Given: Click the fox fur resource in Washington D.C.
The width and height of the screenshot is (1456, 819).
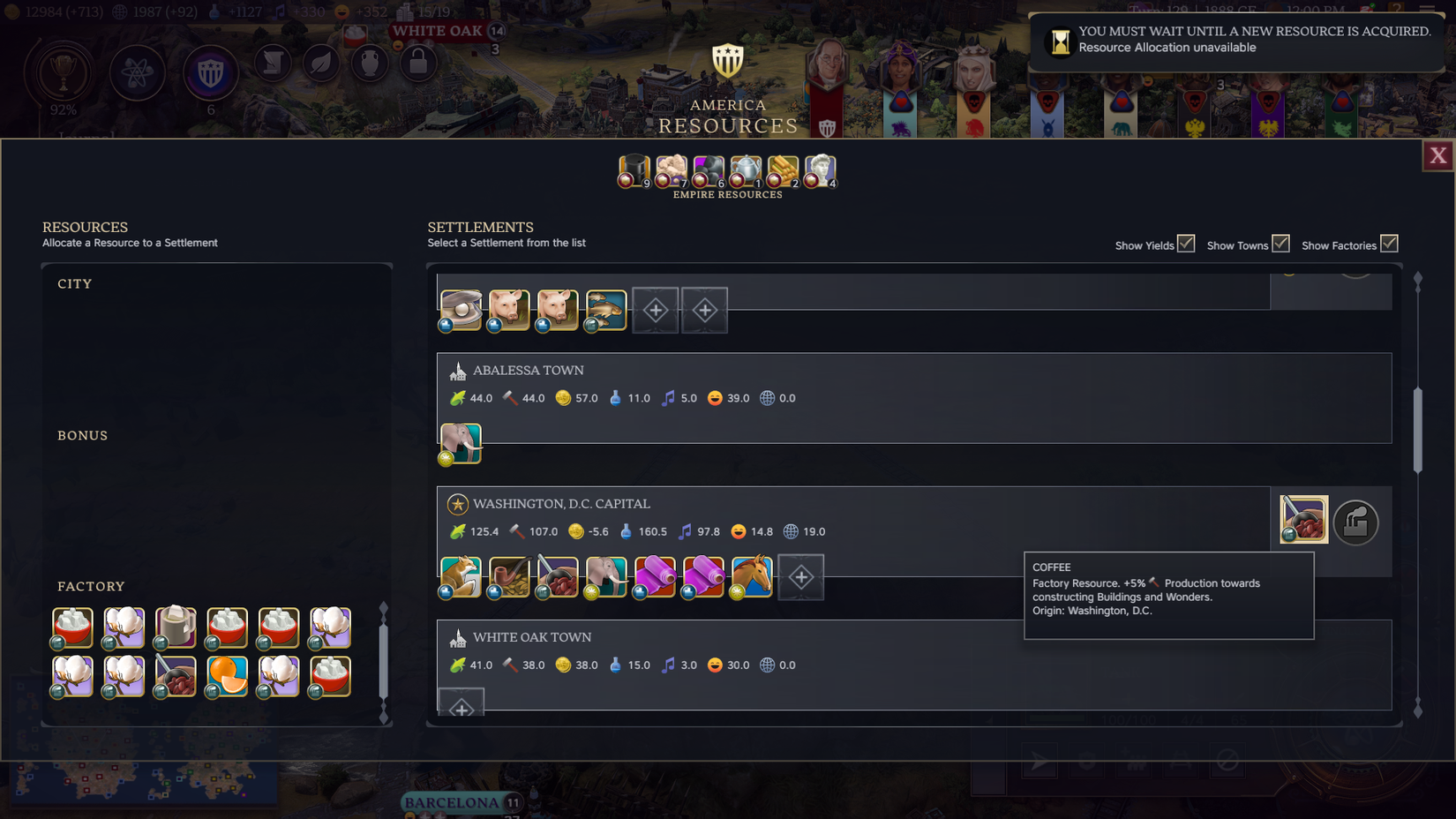Looking at the screenshot, I should [x=460, y=576].
